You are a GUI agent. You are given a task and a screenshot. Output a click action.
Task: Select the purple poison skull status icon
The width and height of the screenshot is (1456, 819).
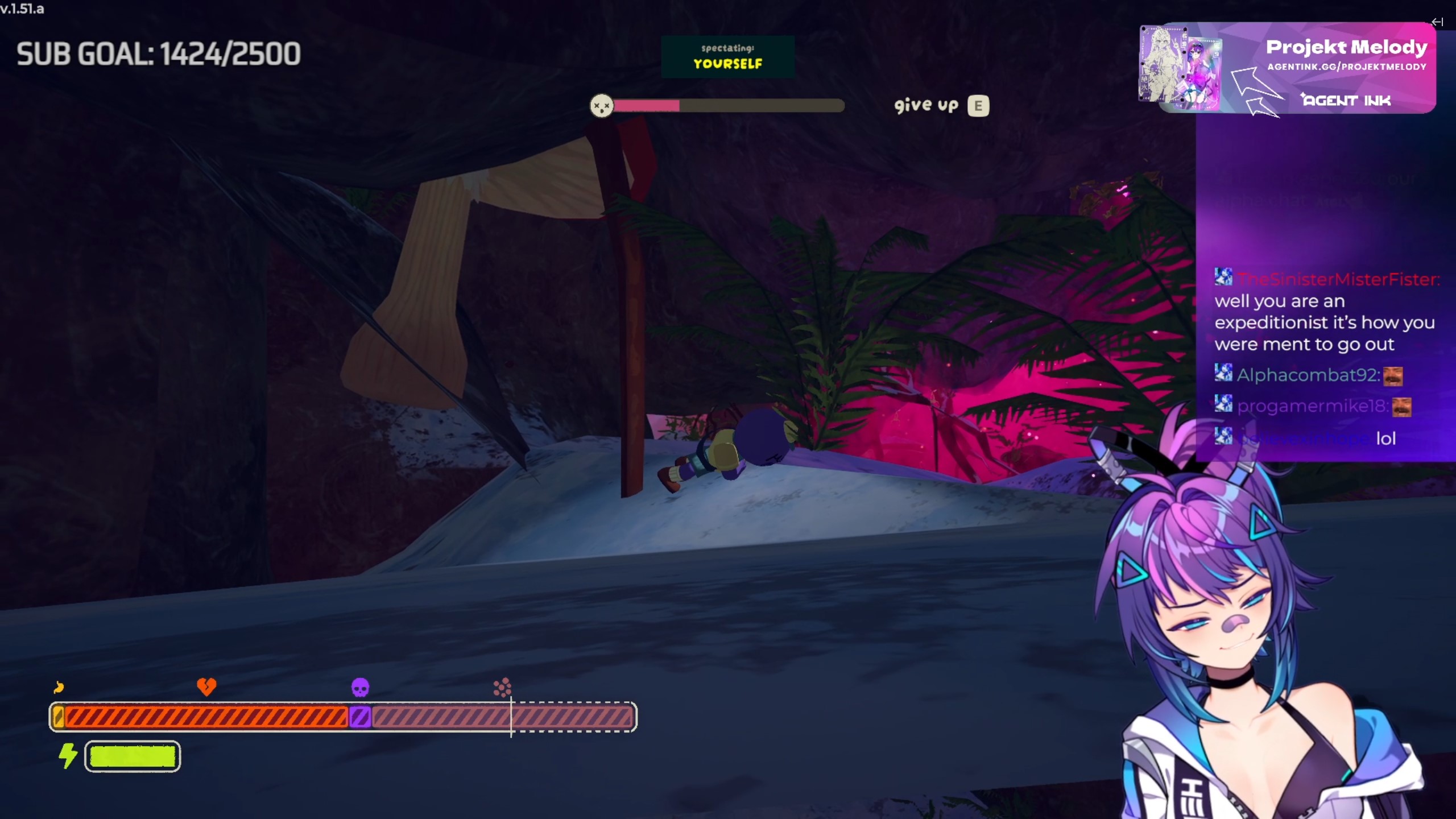pos(360,688)
